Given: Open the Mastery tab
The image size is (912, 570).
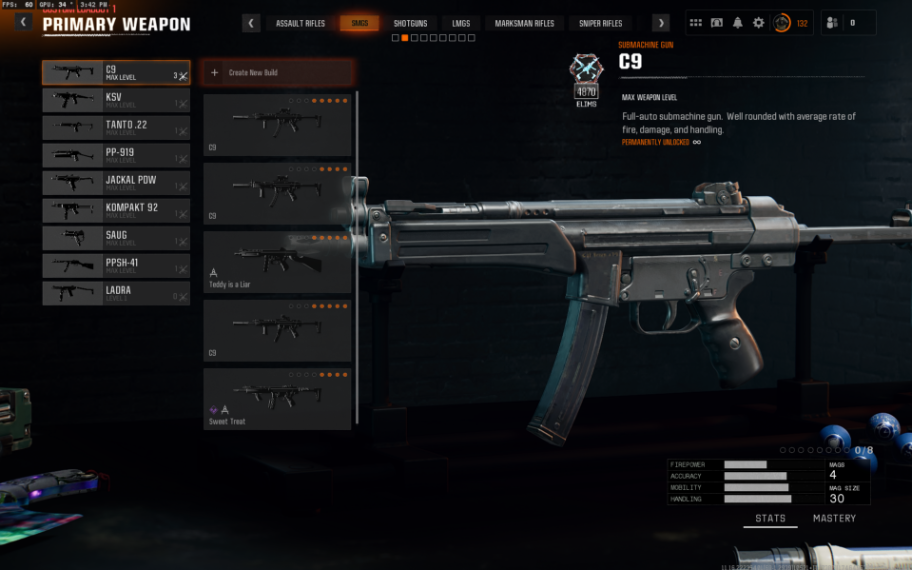Looking at the screenshot, I should pos(834,519).
